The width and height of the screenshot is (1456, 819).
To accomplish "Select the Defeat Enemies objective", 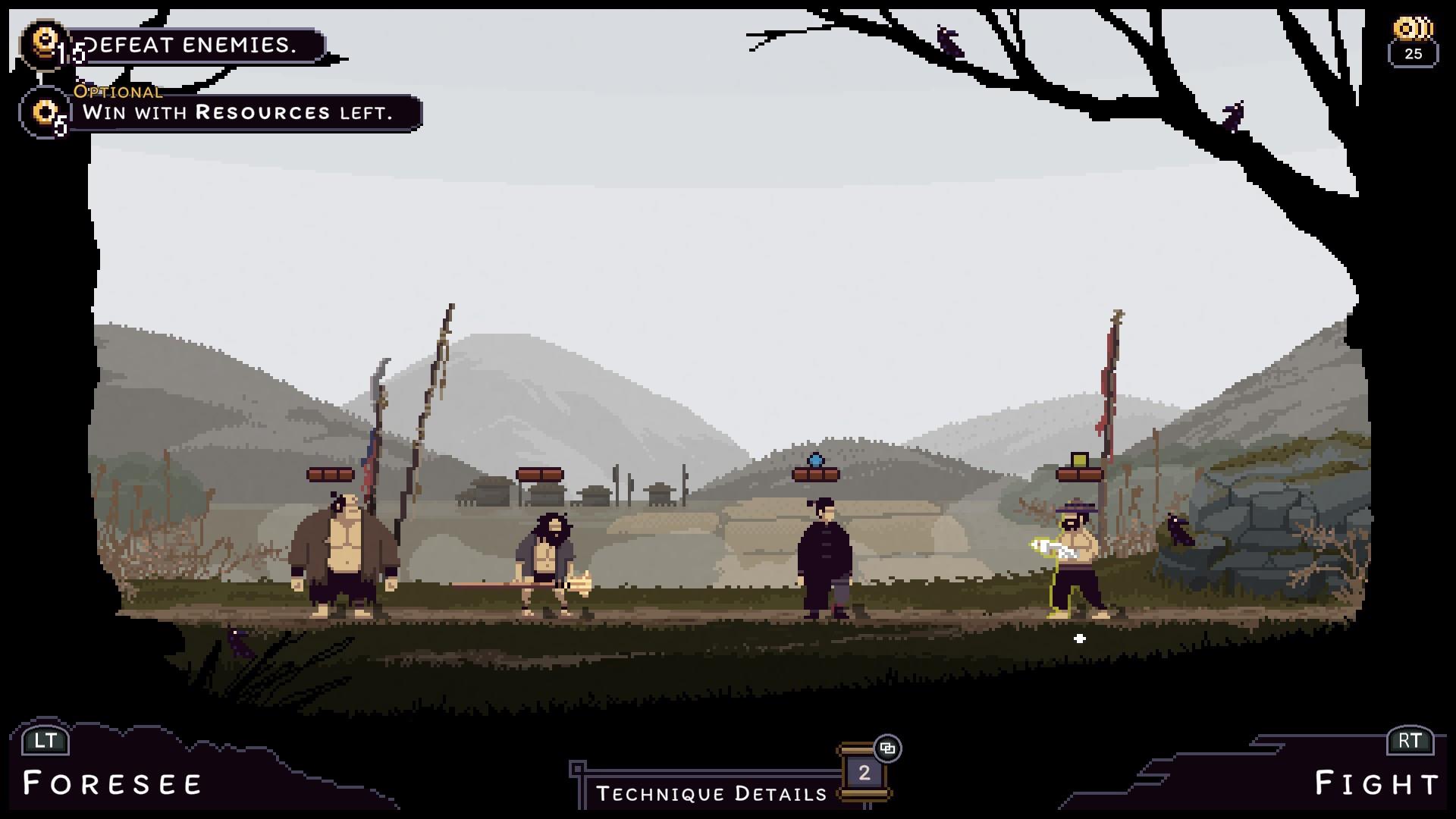I will tap(190, 45).
